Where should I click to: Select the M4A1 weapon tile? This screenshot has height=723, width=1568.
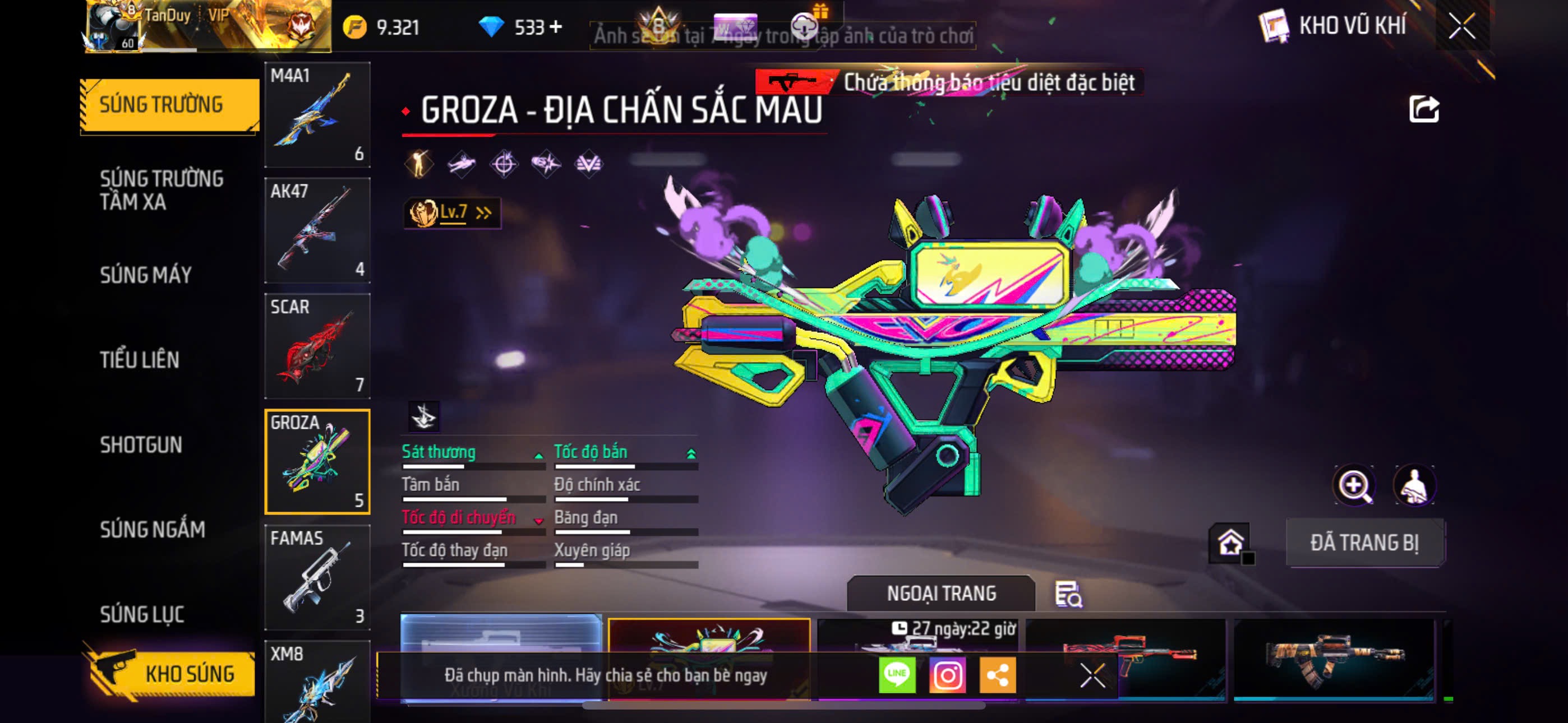point(317,114)
